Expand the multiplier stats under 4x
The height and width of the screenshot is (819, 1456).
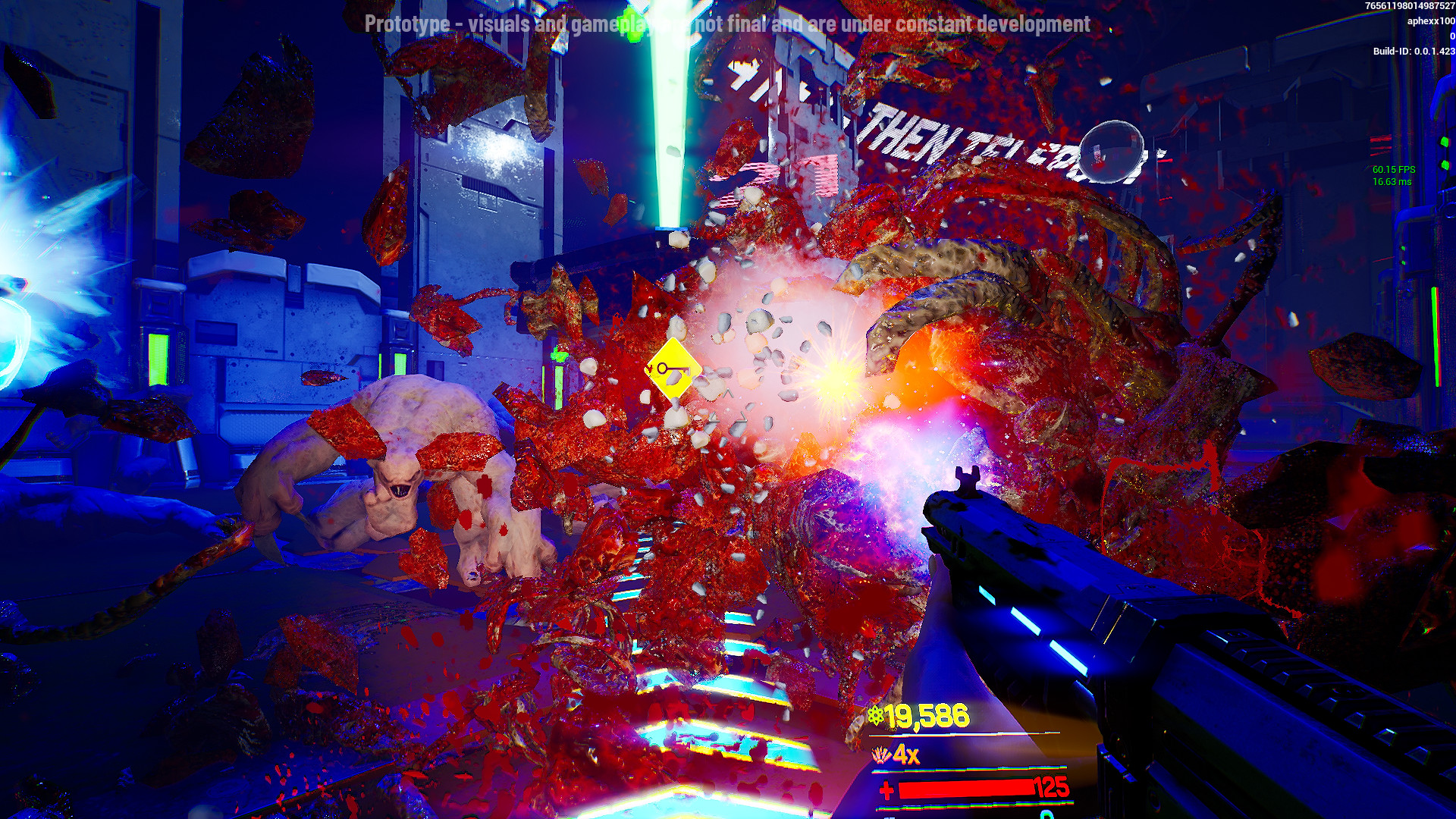[x=968, y=771]
